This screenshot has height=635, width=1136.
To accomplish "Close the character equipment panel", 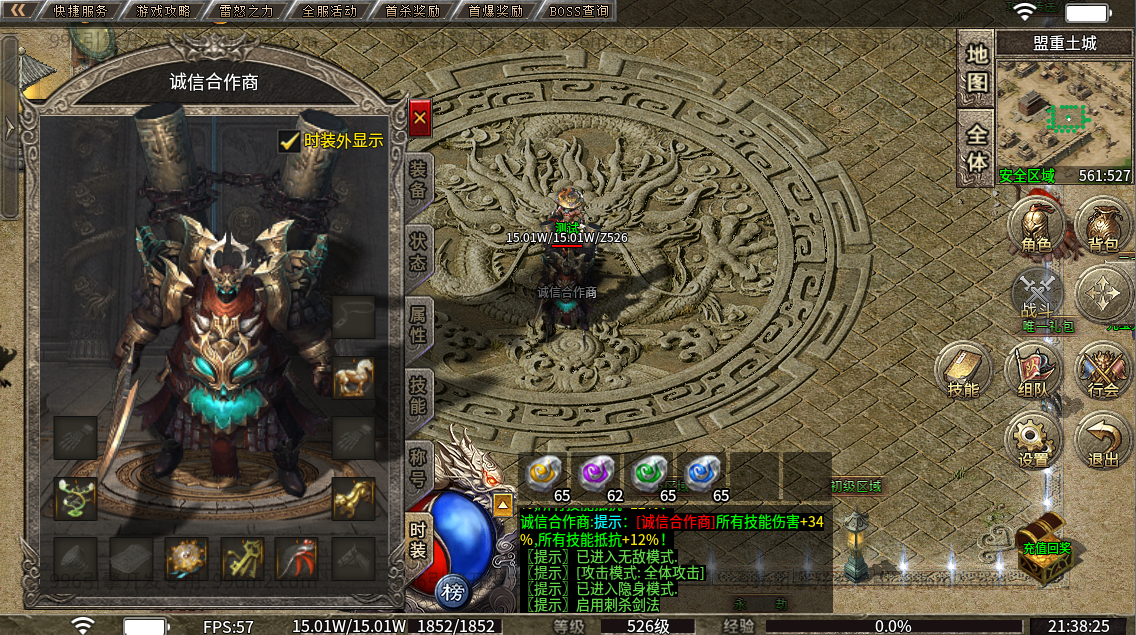I will pos(420,118).
